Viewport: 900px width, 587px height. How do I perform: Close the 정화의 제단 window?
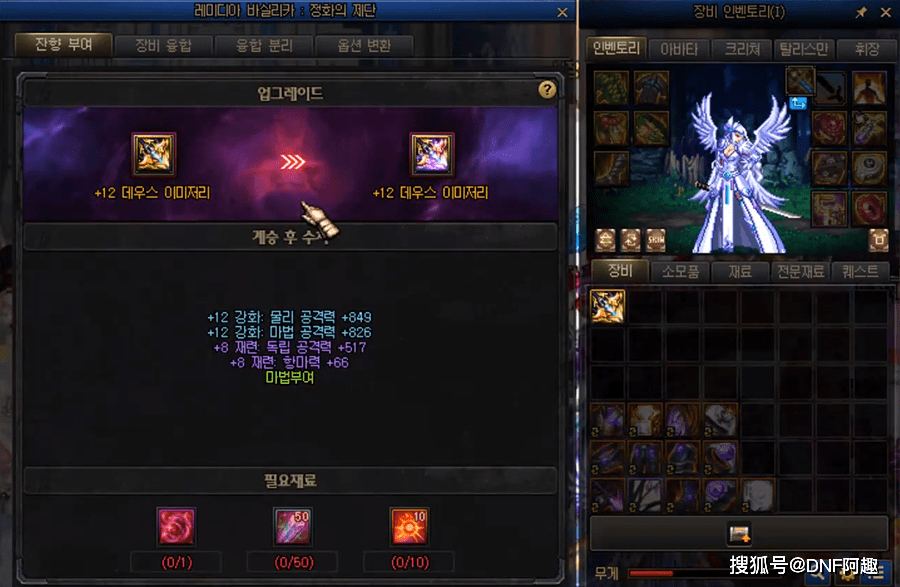coord(563,12)
